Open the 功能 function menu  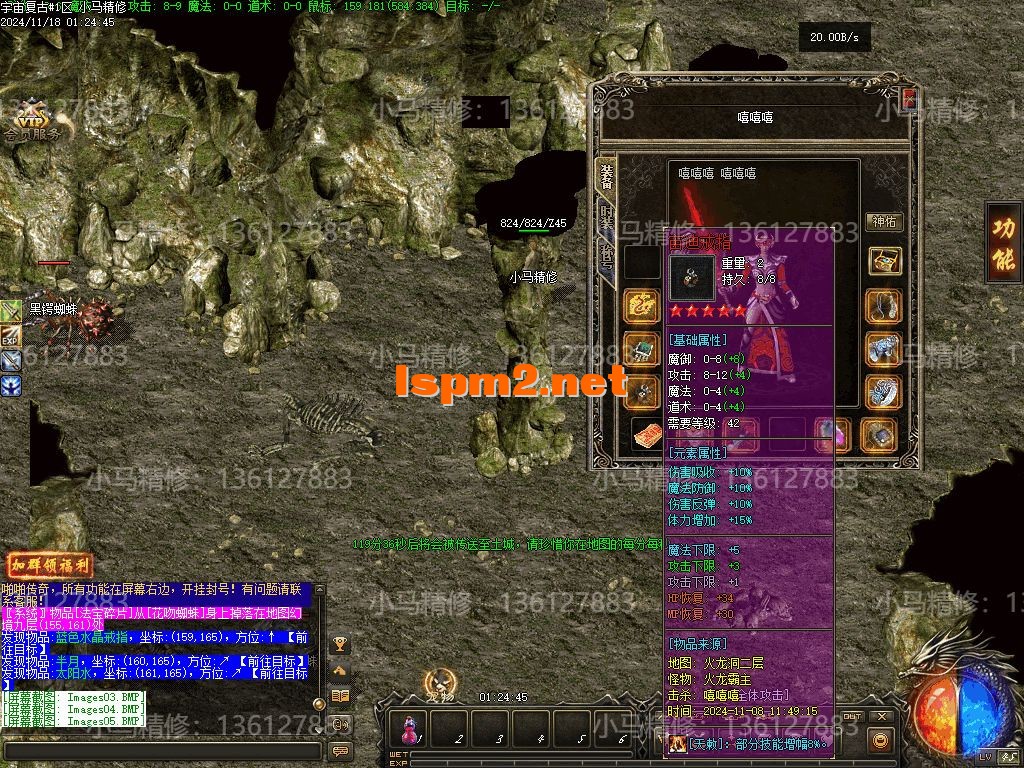click(1003, 245)
